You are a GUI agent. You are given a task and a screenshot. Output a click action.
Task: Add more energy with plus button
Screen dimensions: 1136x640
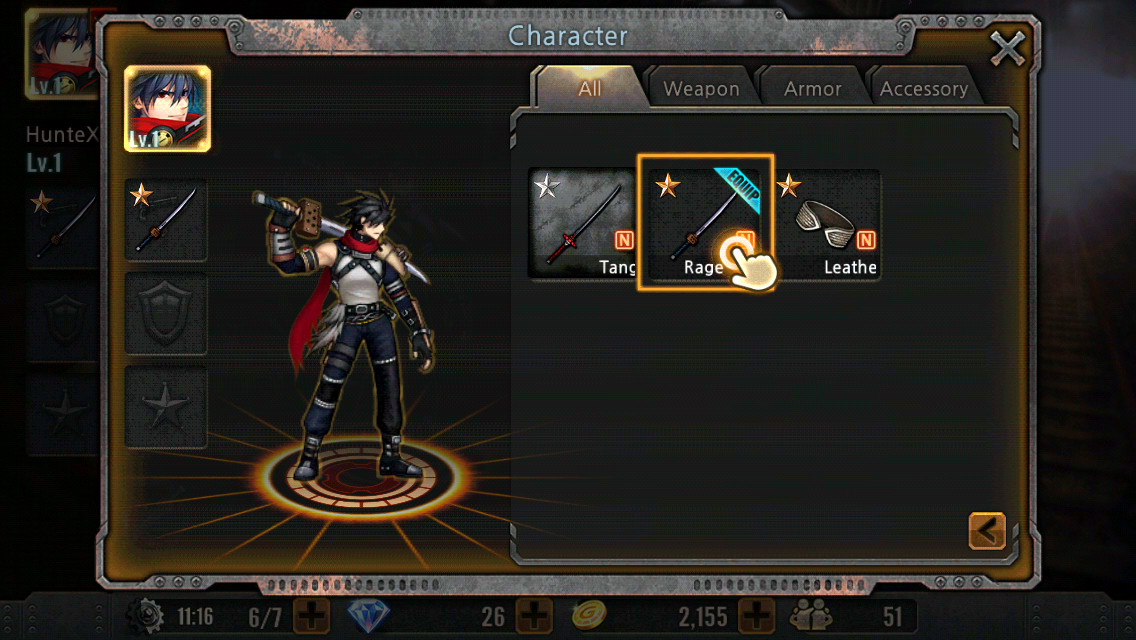310,616
